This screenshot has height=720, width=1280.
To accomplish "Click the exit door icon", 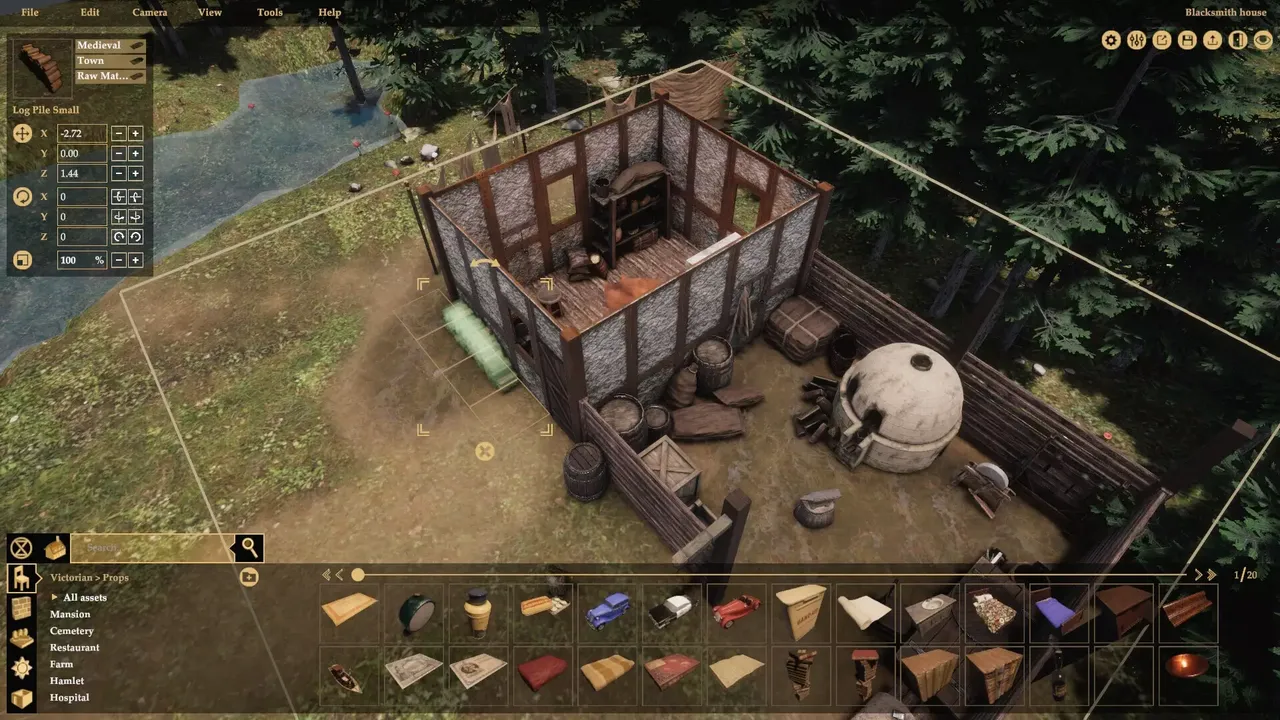I will pos(1238,40).
